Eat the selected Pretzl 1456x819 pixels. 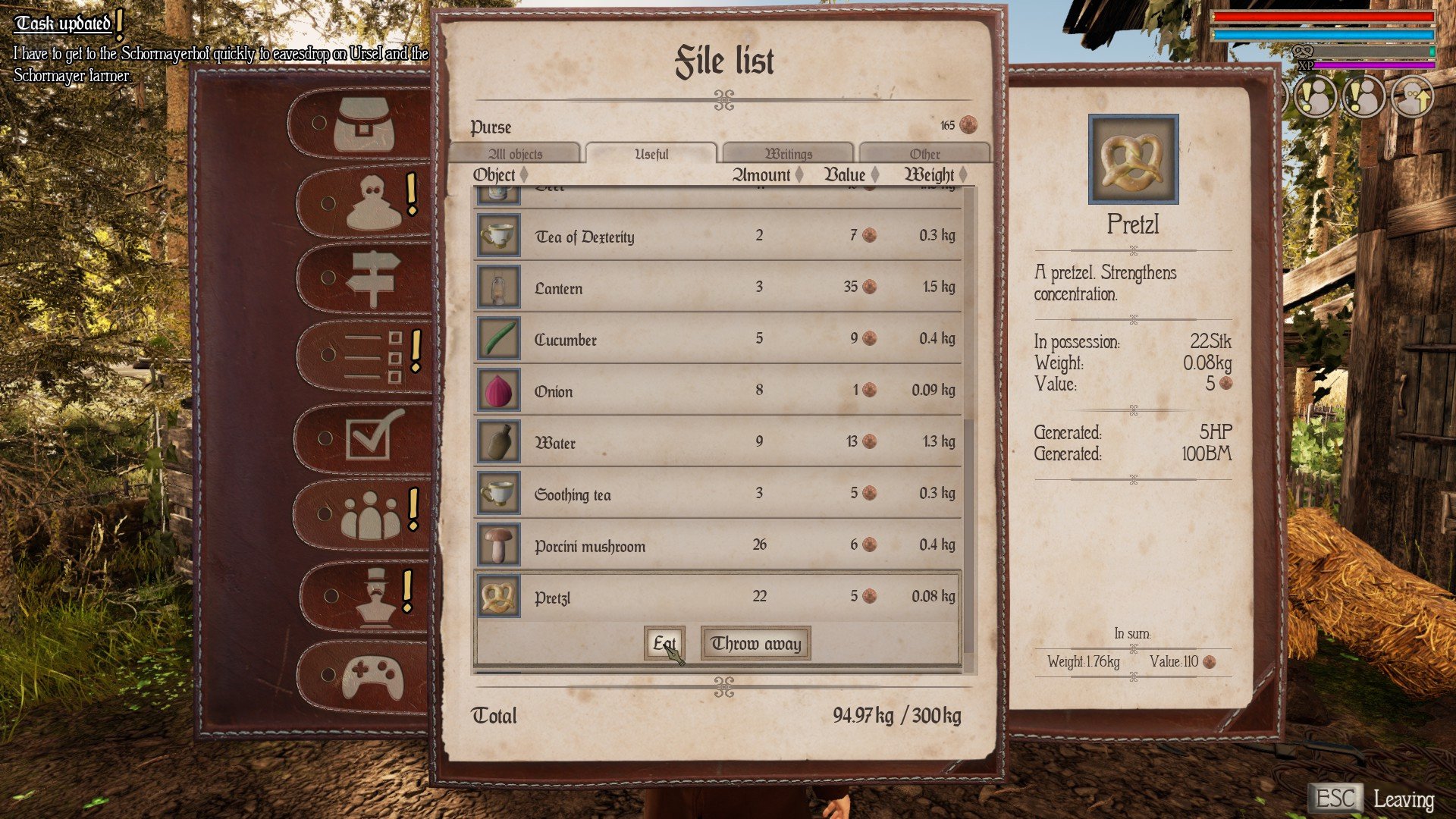tap(664, 643)
